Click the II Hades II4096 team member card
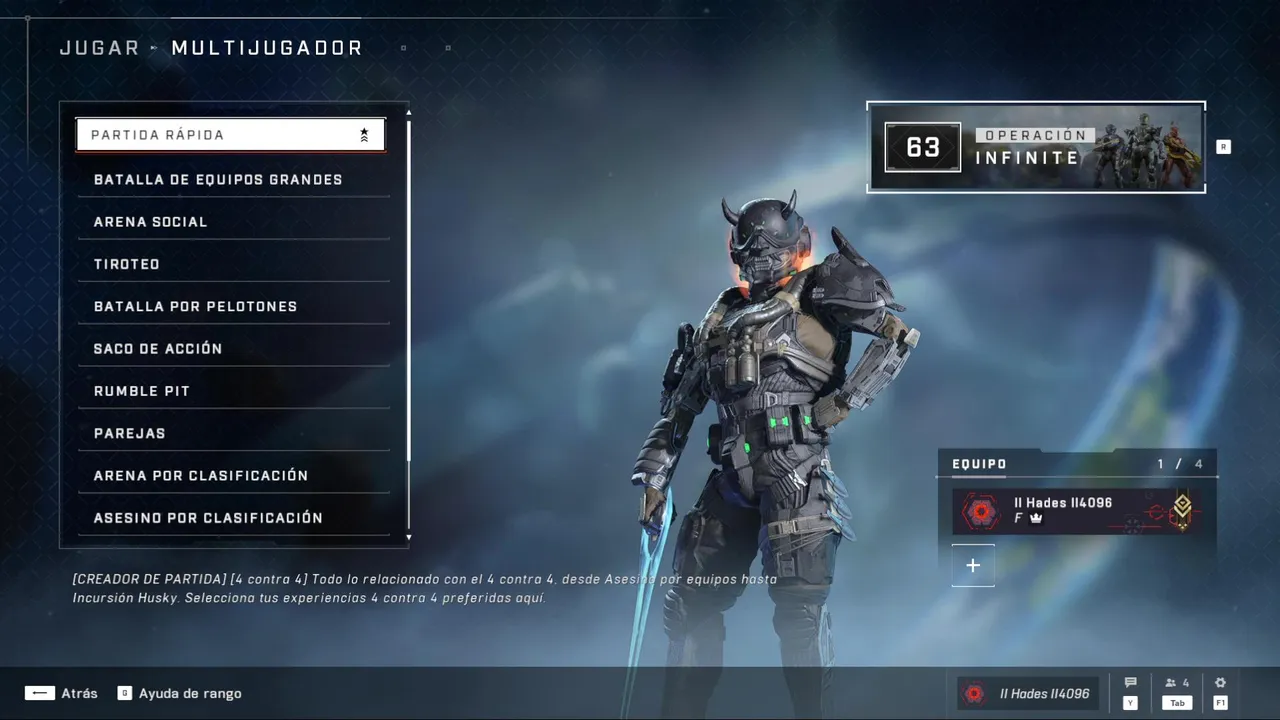 tap(1077, 511)
